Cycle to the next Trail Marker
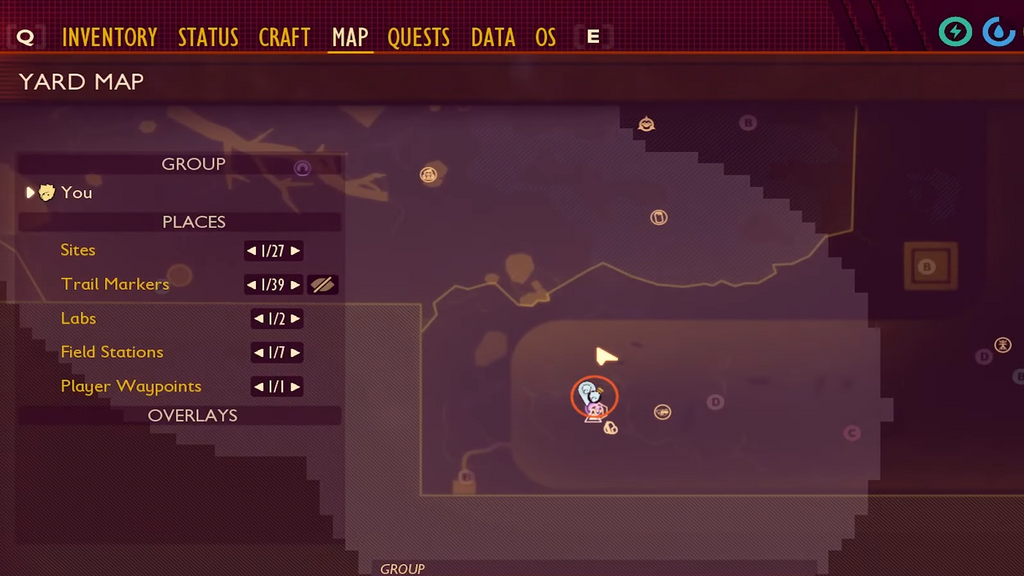 (296, 285)
